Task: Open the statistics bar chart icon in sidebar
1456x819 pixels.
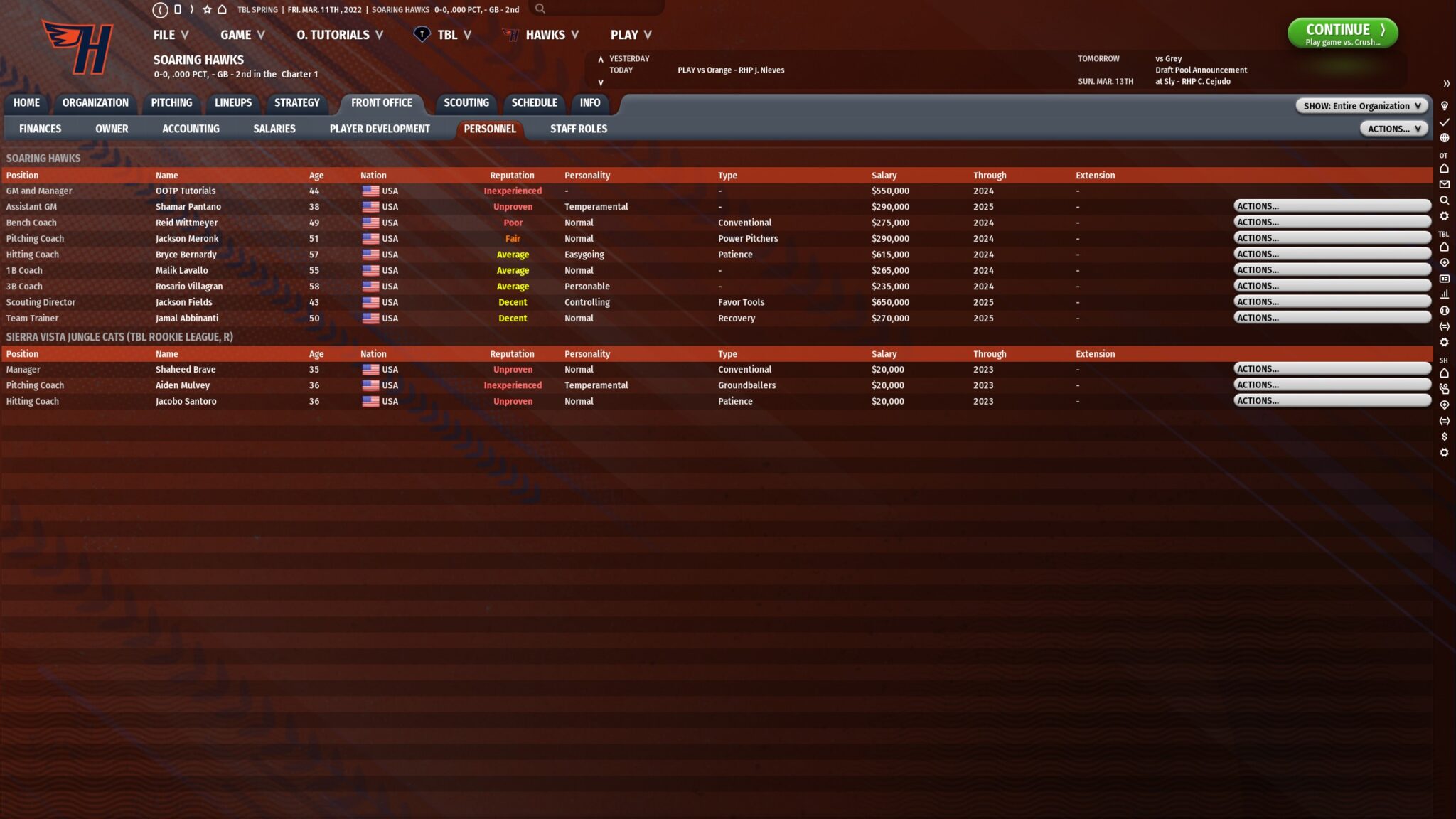Action: (x=1445, y=295)
